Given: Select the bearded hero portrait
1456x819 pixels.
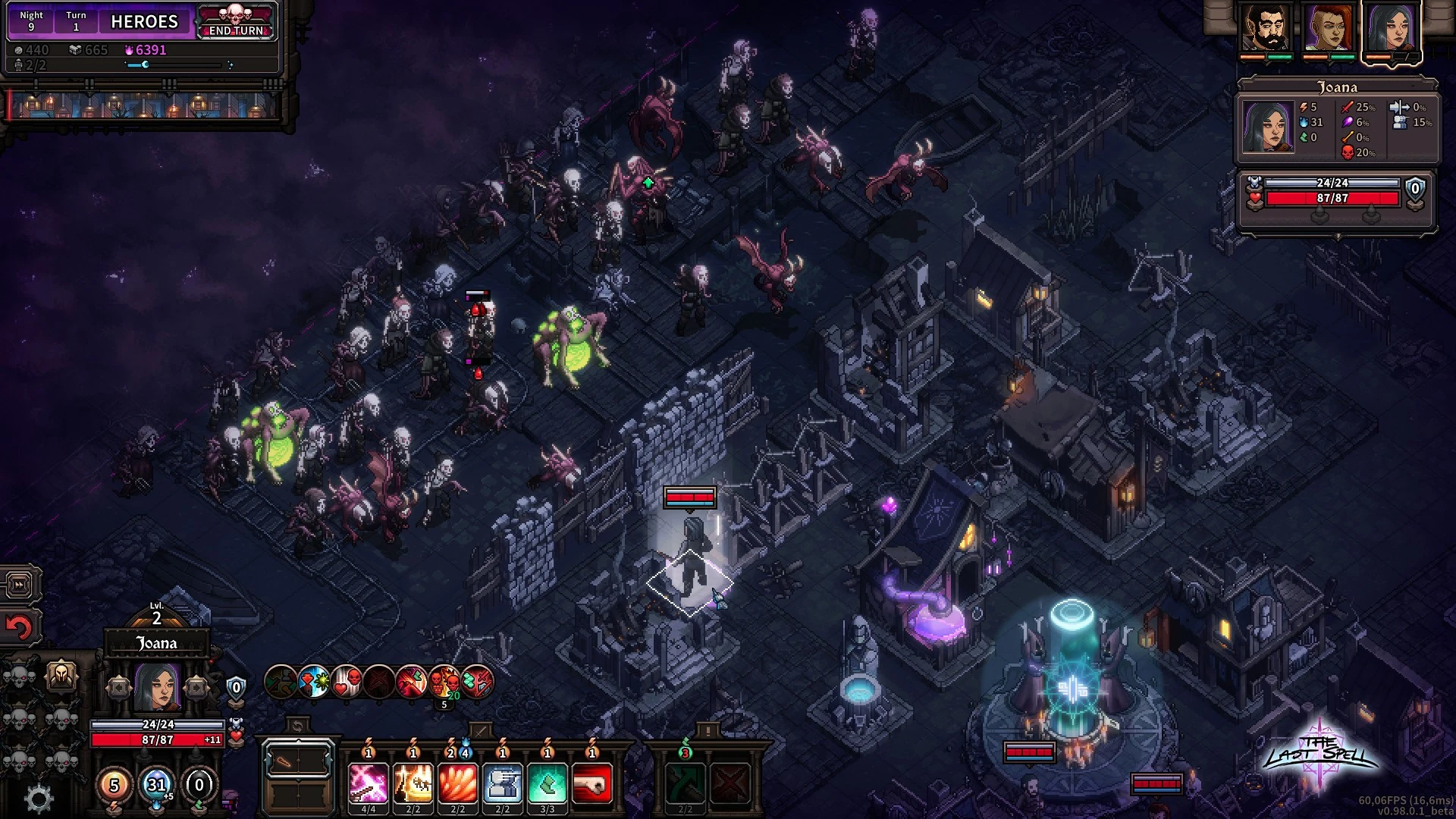Looking at the screenshot, I should tap(1265, 28).
